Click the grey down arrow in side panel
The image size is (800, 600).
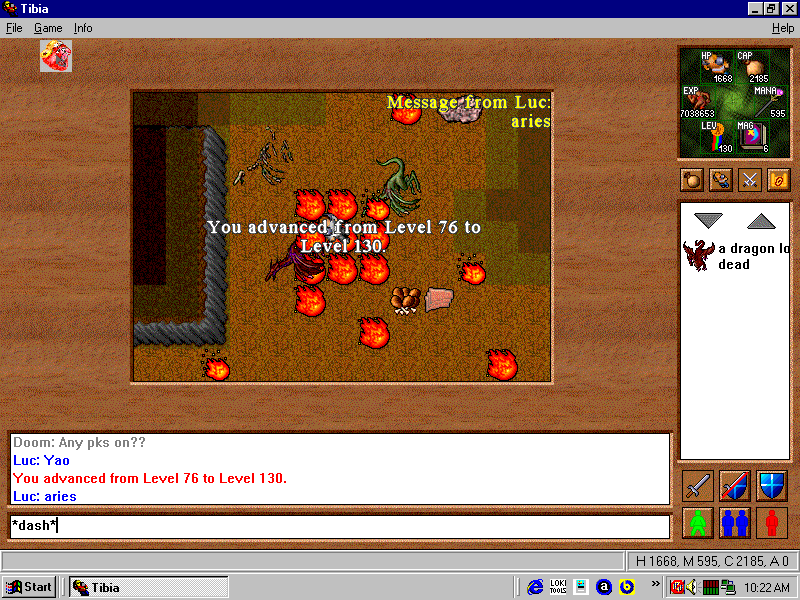click(709, 220)
